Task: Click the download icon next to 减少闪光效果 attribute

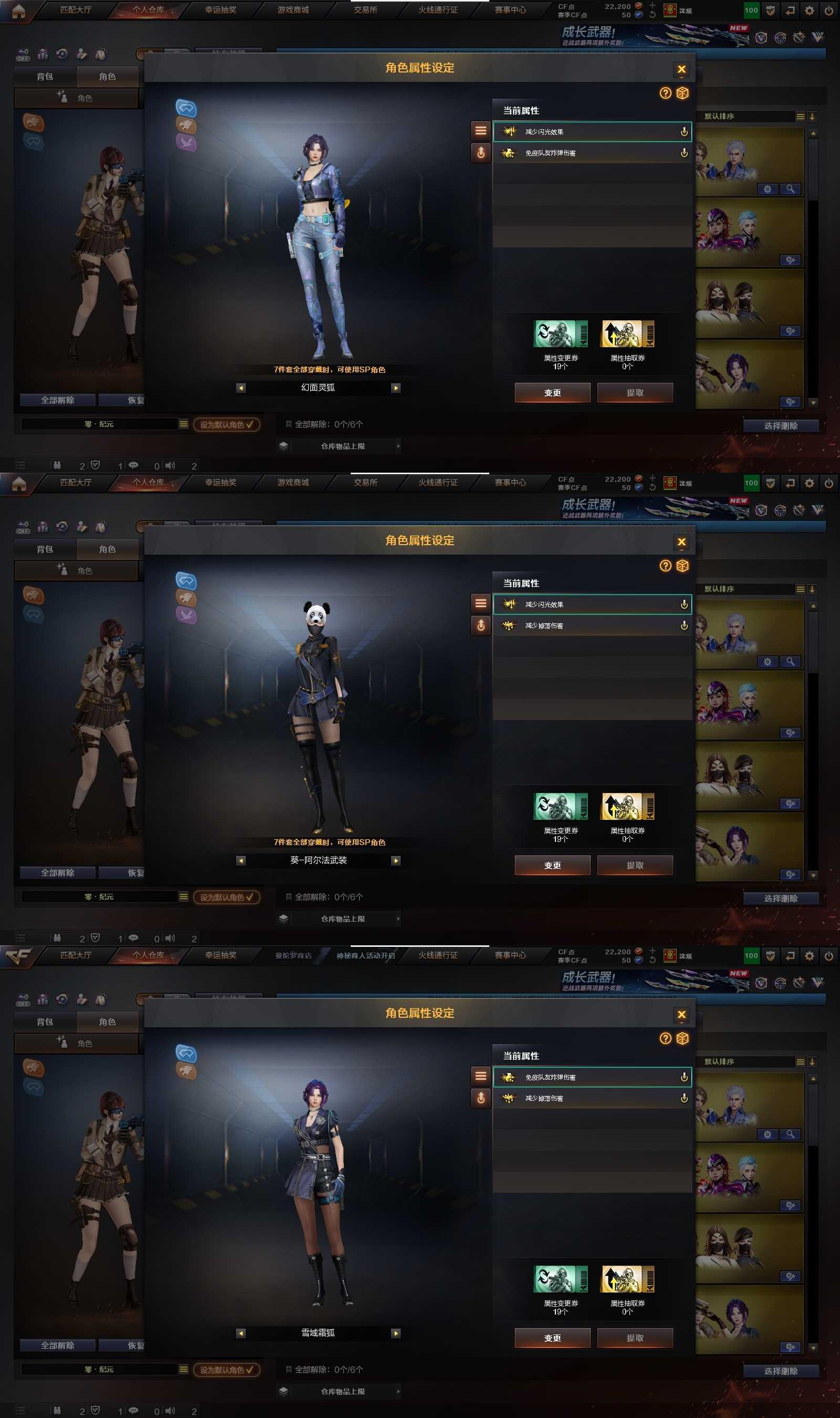Action: pos(684,132)
